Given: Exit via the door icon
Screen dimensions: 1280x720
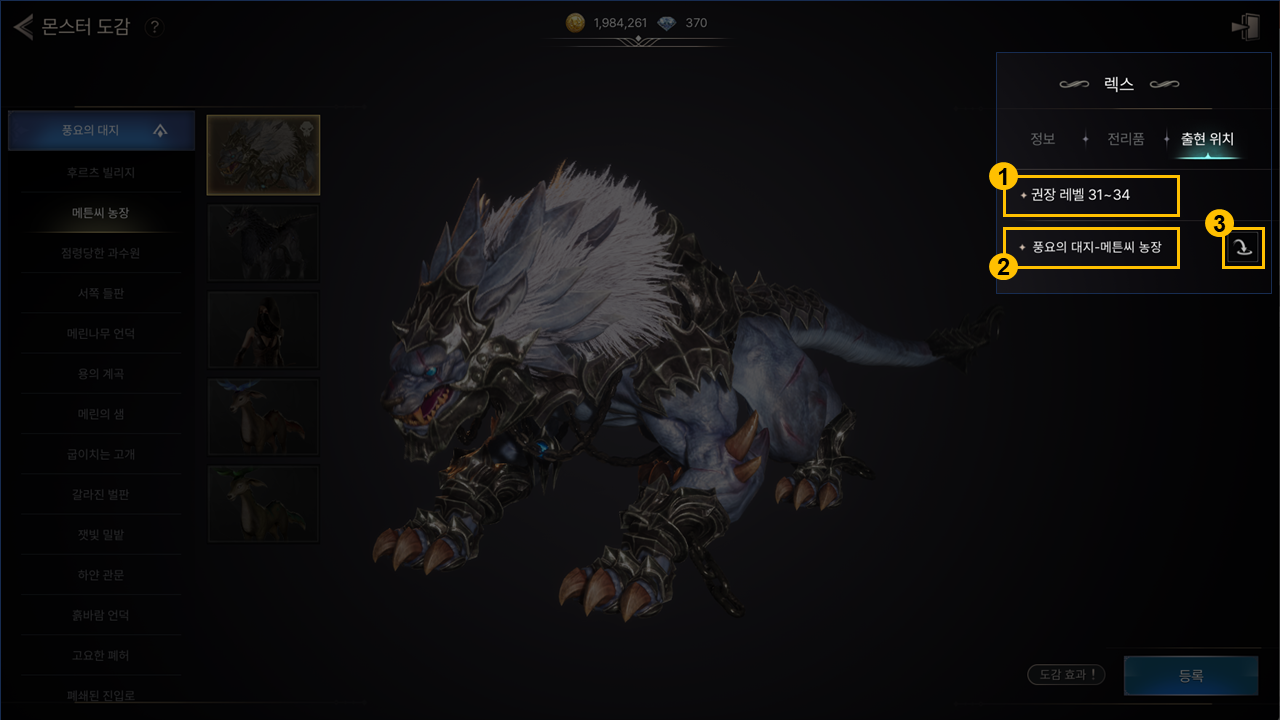Looking at the screenshot, I should click(1245, 28).
